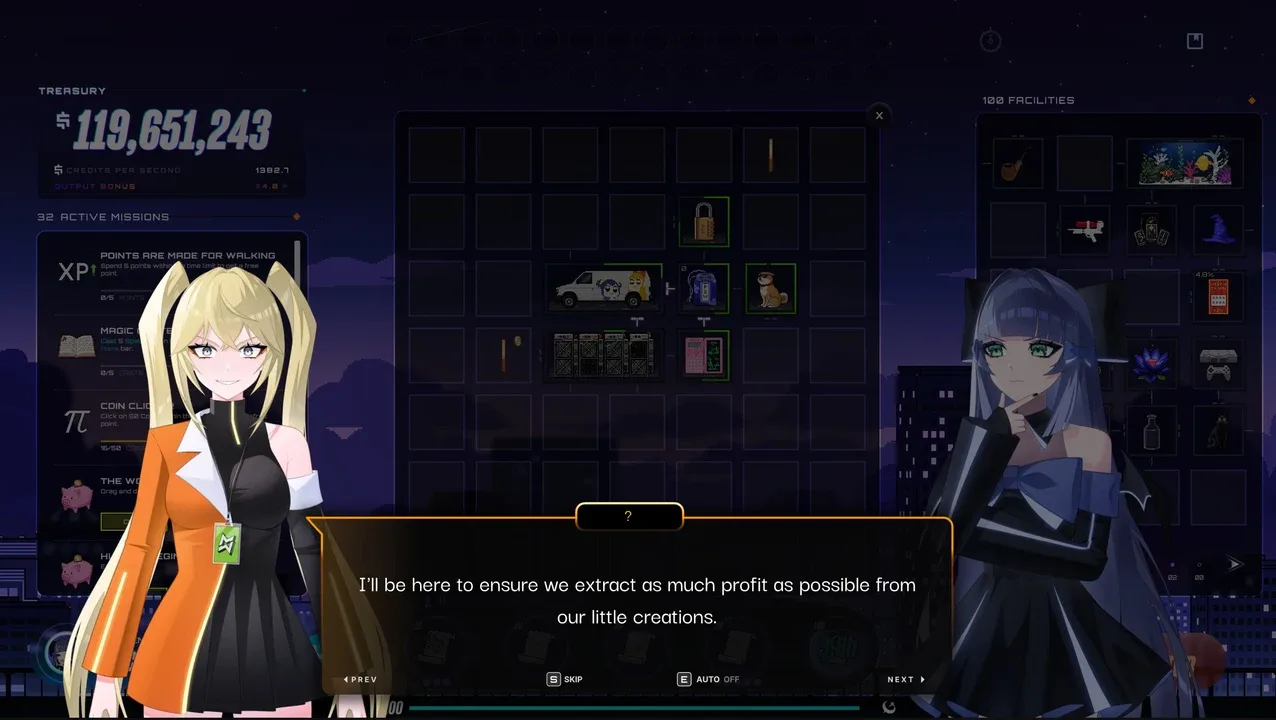Image resolution: width=1276 pixels, height=720 pixels.
Task: Click the blue backpack device item
Action: tap(702, 288)
